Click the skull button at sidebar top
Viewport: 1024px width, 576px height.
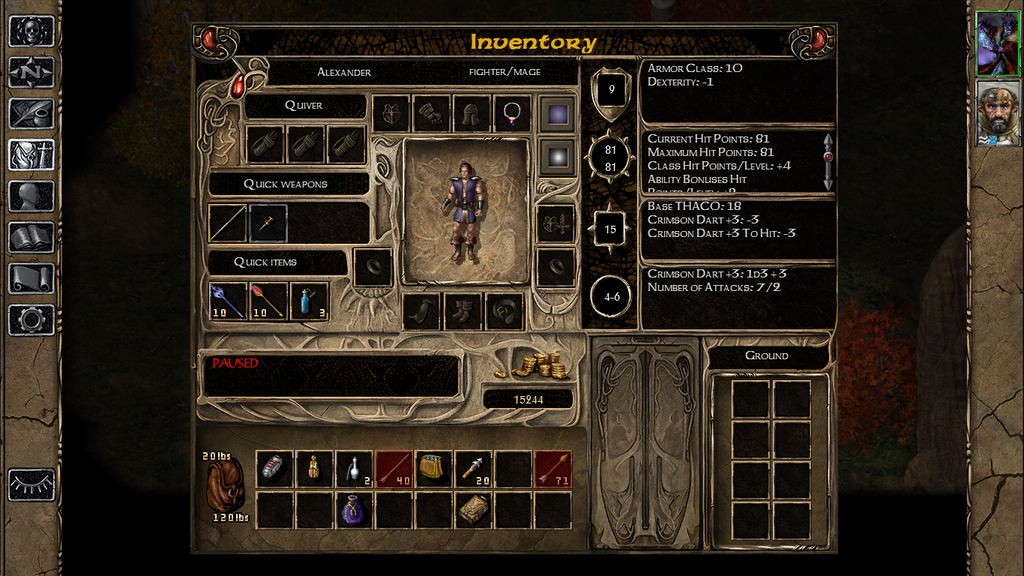tap(31, 31)
